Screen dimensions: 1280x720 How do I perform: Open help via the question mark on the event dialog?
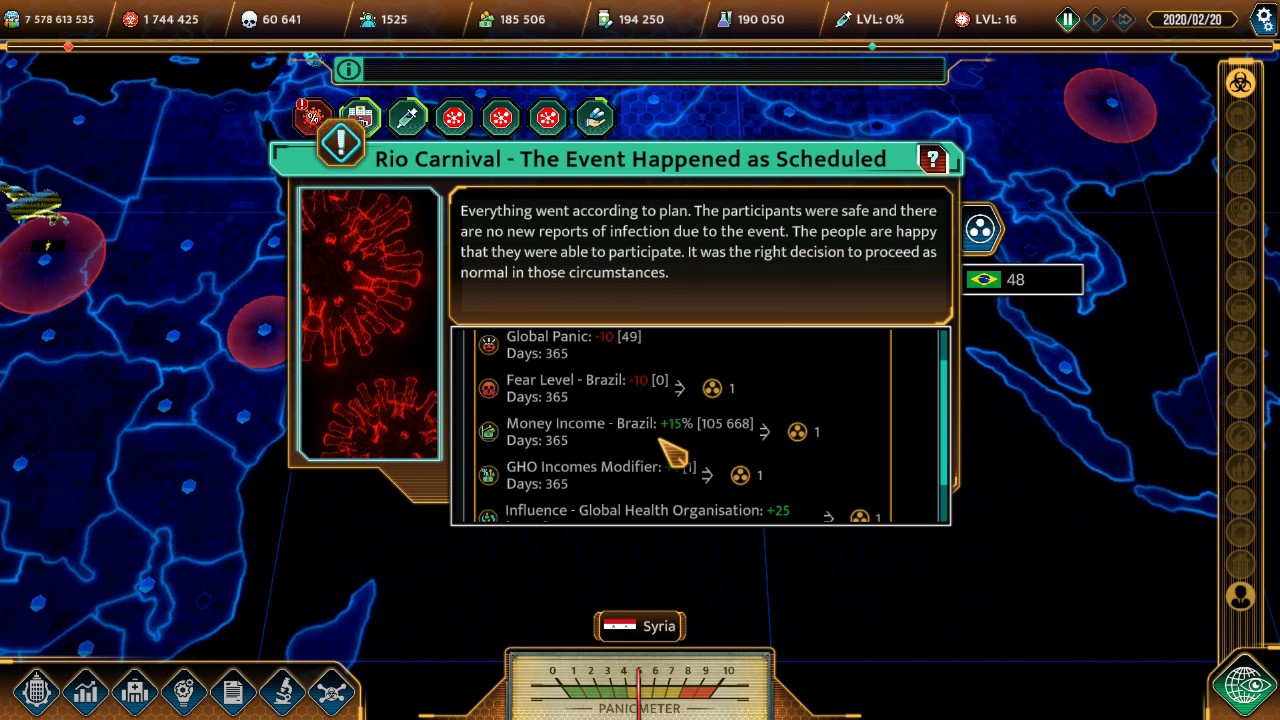(932, 158)
